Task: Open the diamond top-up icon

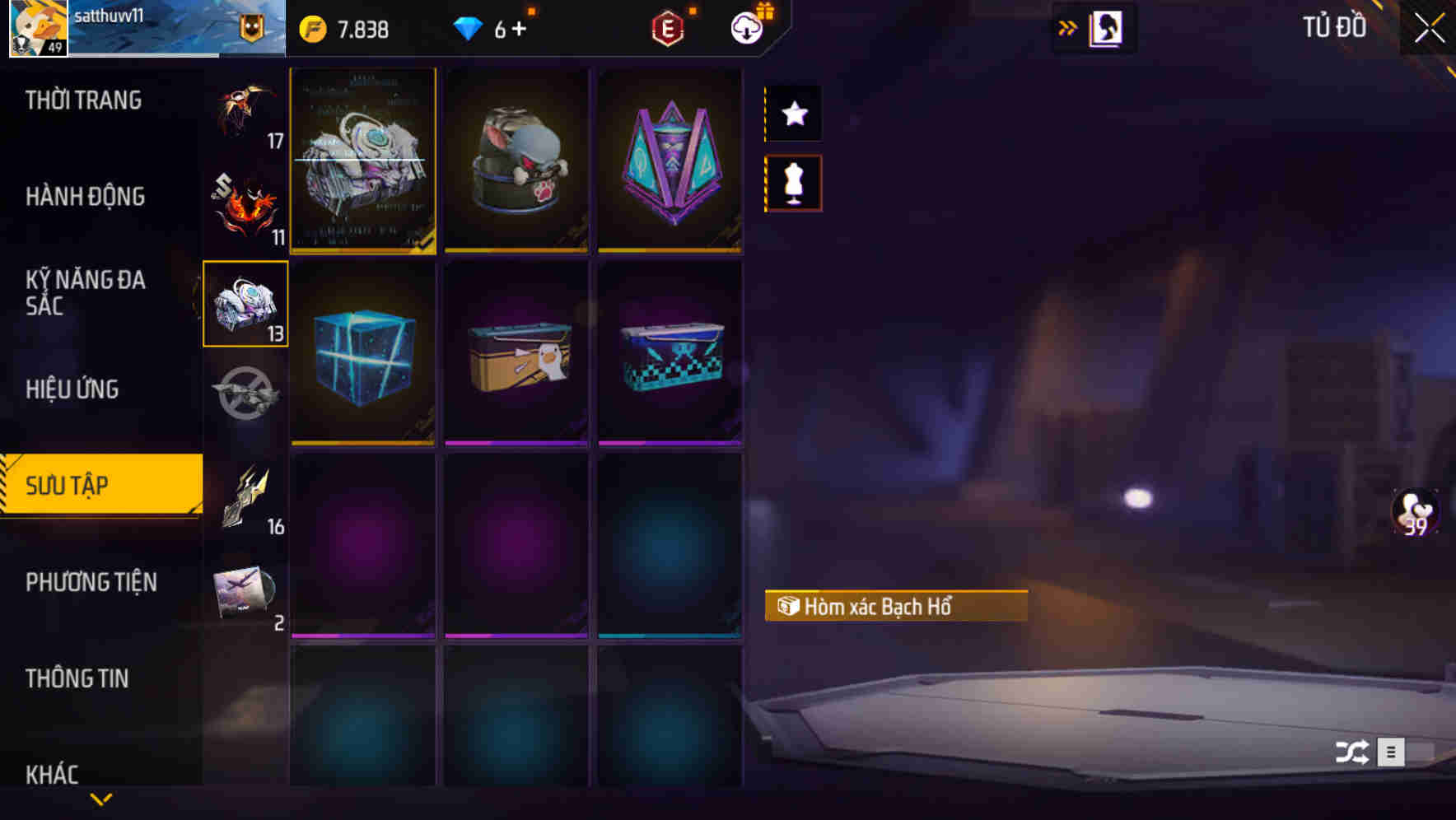Action: (469, 29)
